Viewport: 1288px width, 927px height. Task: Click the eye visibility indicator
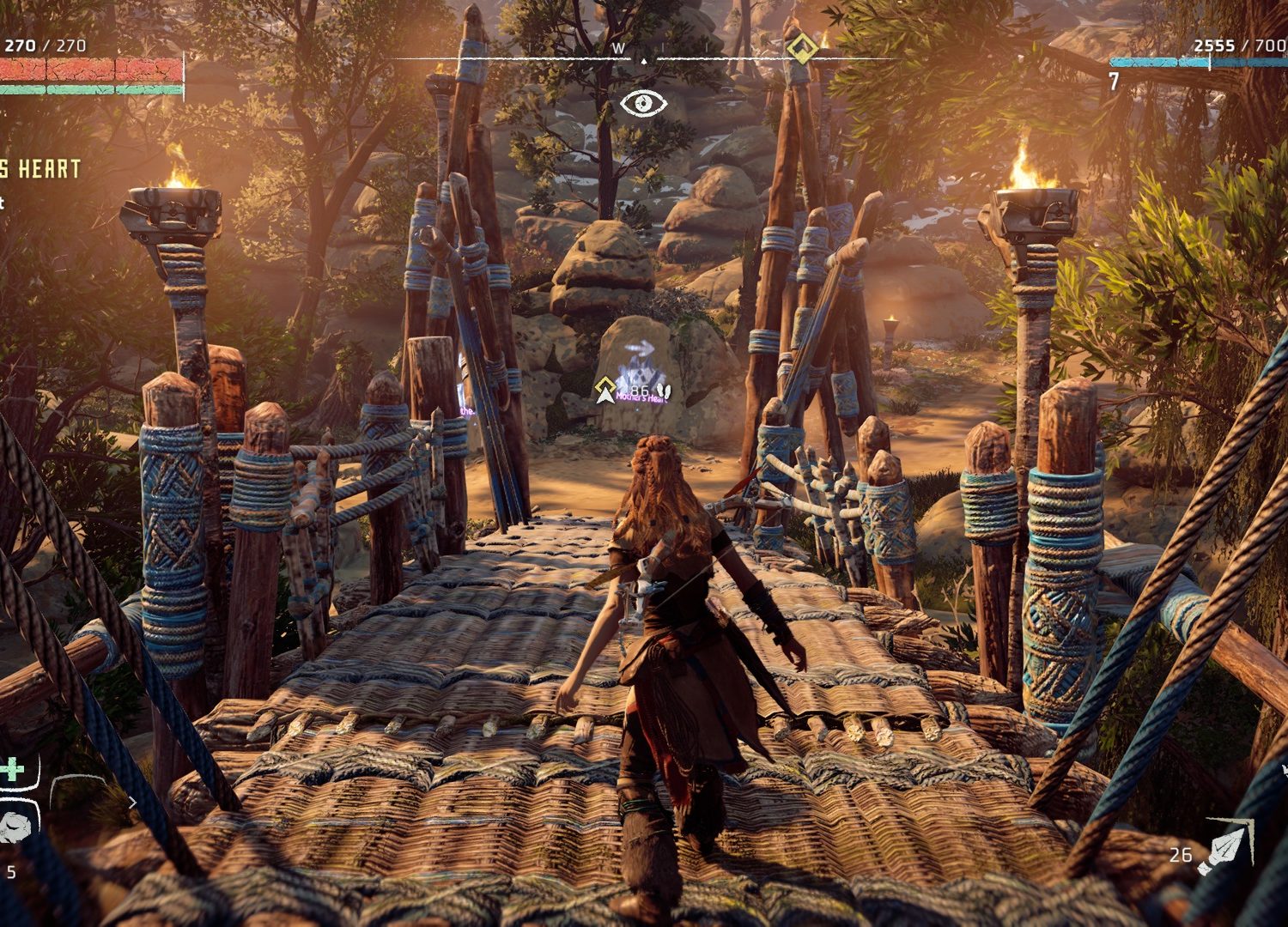643,104
